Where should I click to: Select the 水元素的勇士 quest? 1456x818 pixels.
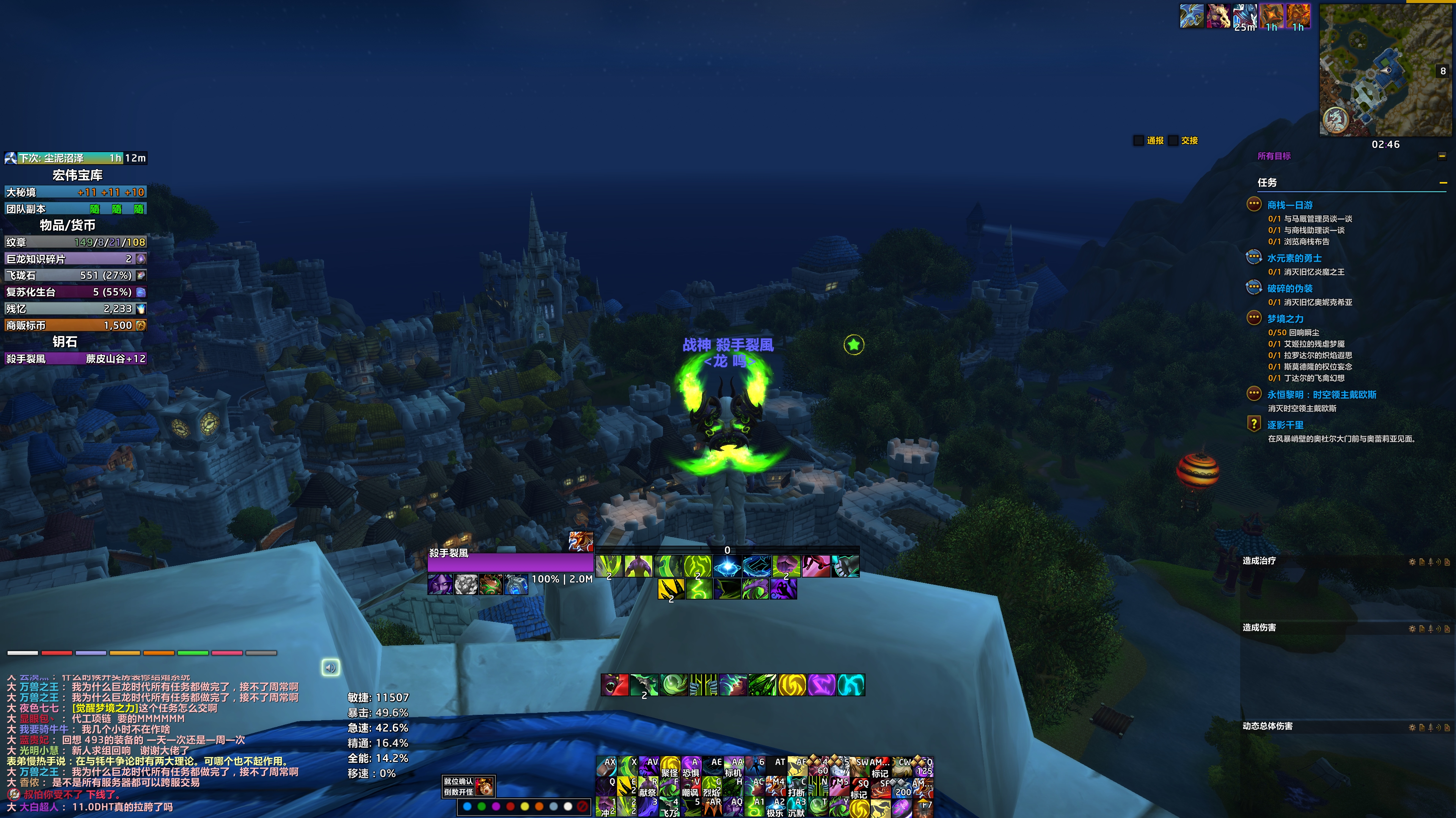pos(1294,258)
